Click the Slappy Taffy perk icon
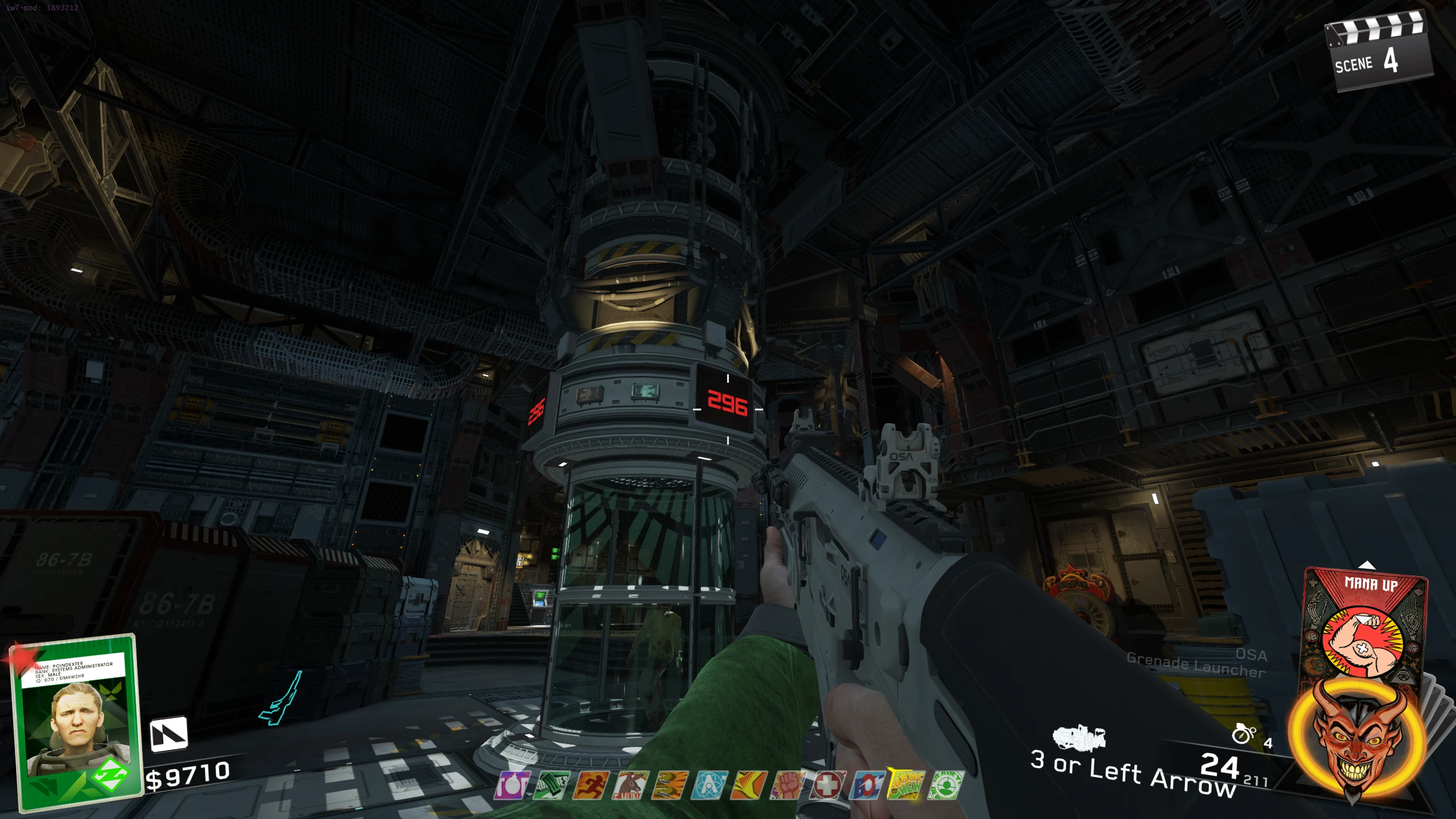The image size is (1456, 819). coord(748,785)
